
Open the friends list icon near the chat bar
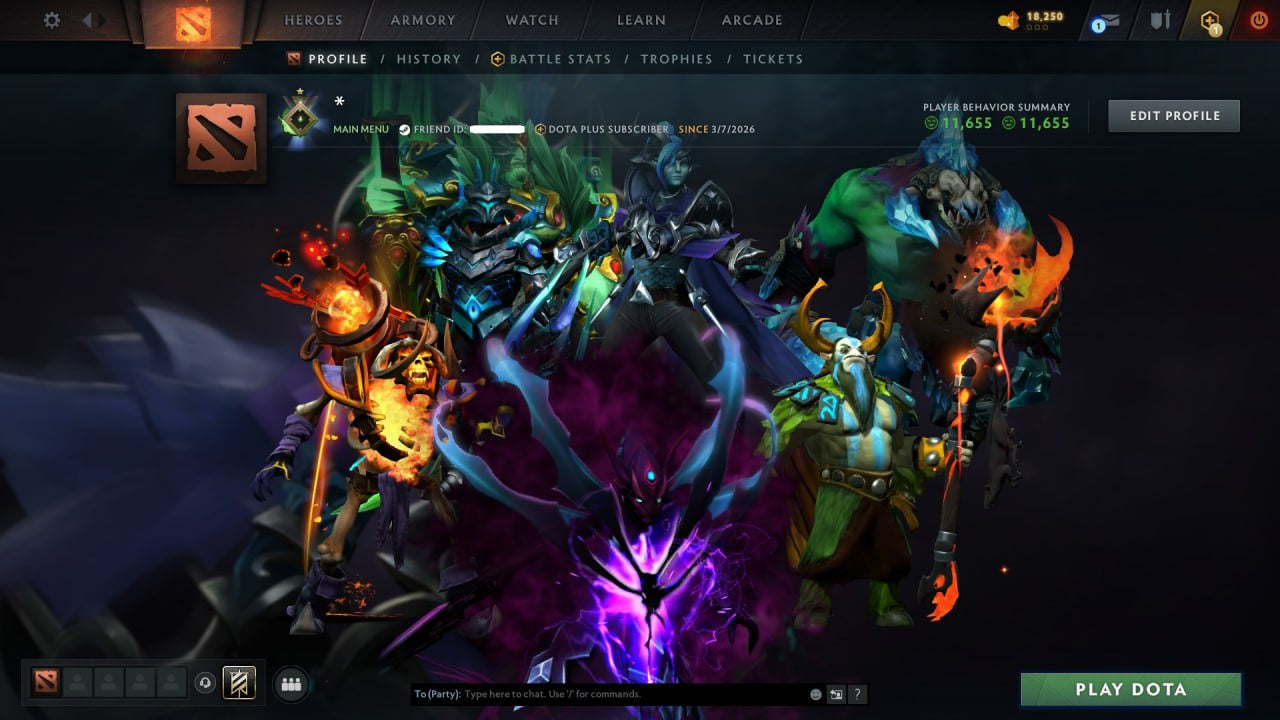pos(290,683)
